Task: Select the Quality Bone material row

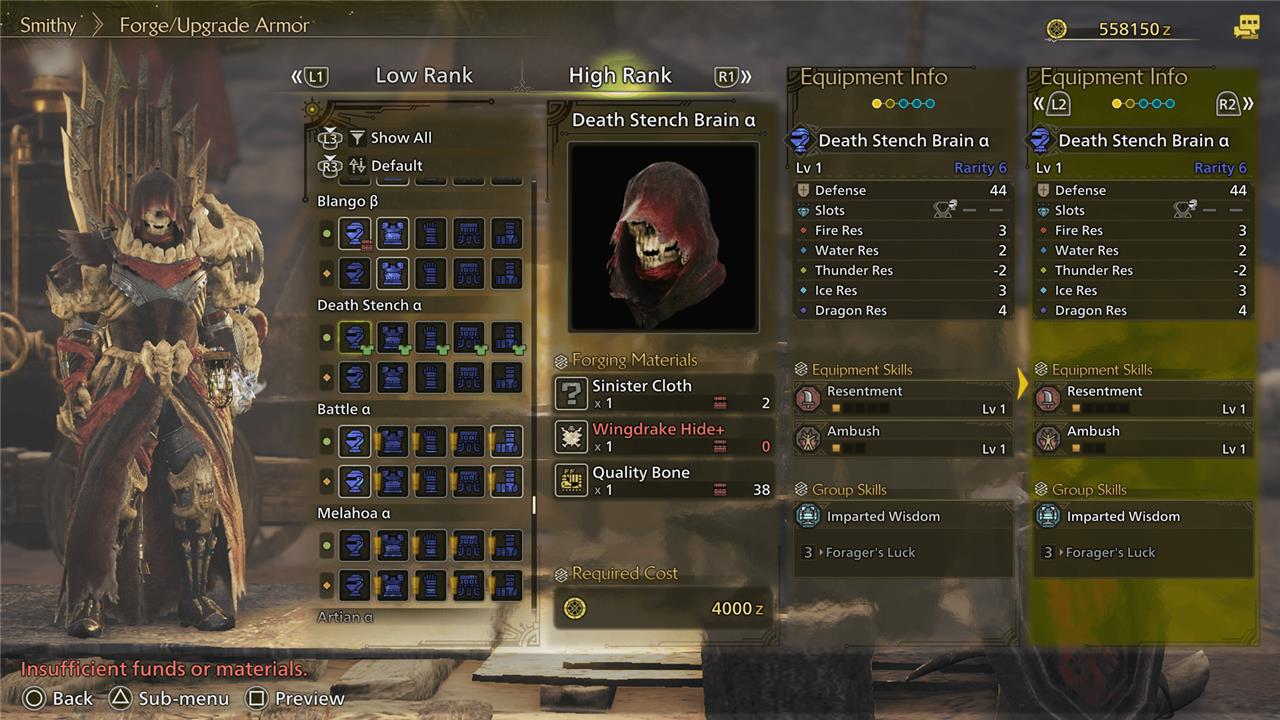Action: (663, 481)
